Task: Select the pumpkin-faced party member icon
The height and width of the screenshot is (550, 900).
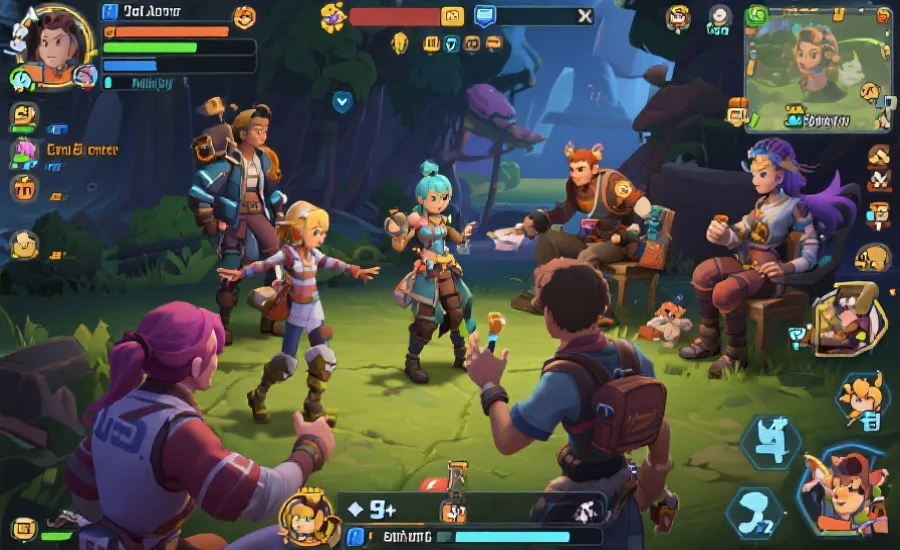Action: [23, 187]
